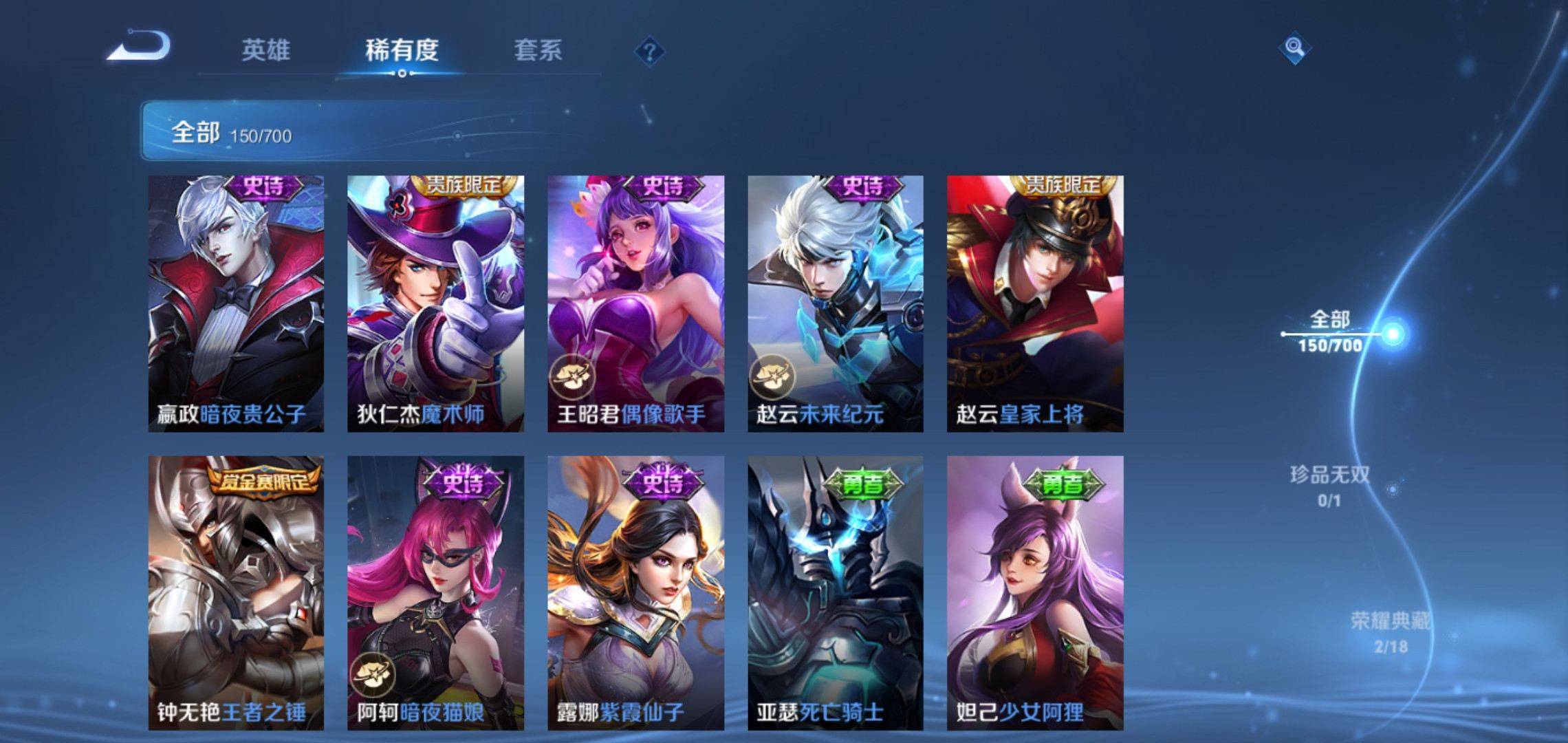
Task: Show help via the question mark icon
Action: (x=649, y=52)
